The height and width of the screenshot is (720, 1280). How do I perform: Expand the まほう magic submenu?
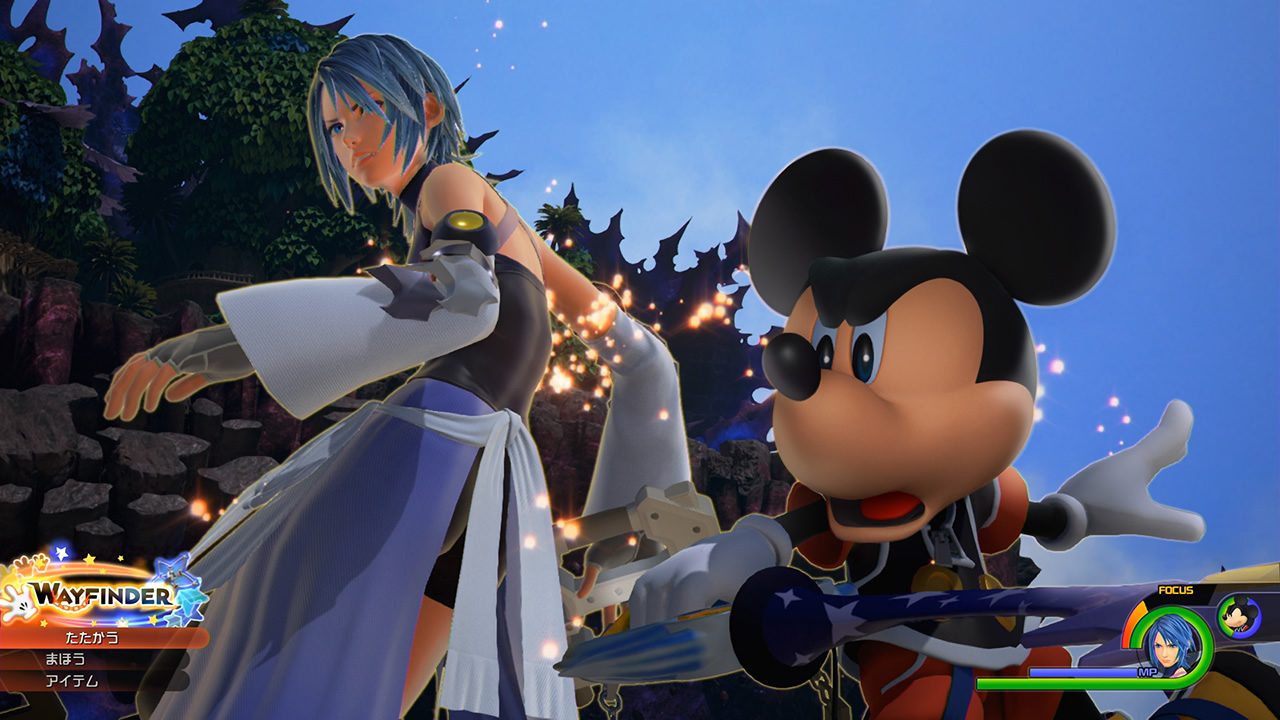click(66, 659)
